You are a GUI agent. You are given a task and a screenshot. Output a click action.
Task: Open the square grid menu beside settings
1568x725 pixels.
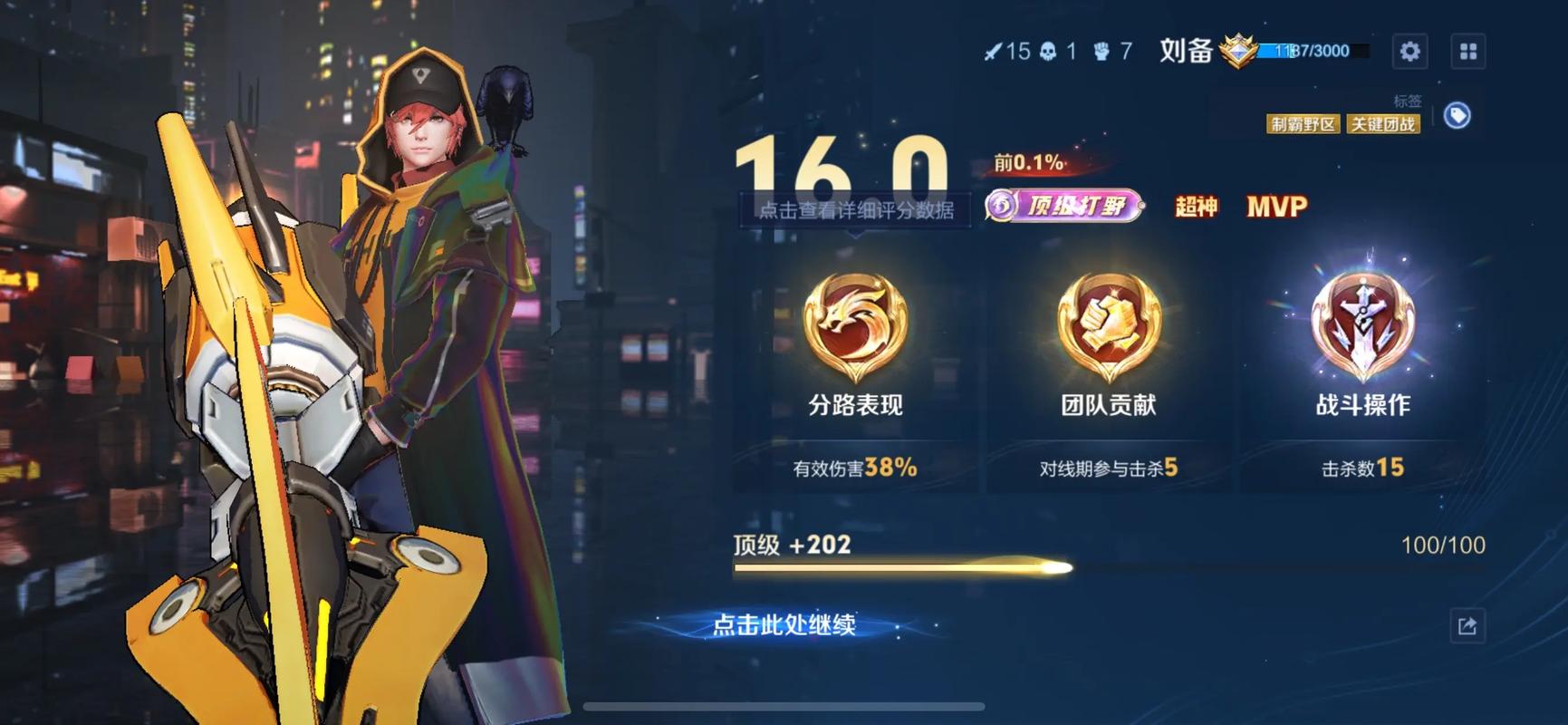coord(1469,51)
